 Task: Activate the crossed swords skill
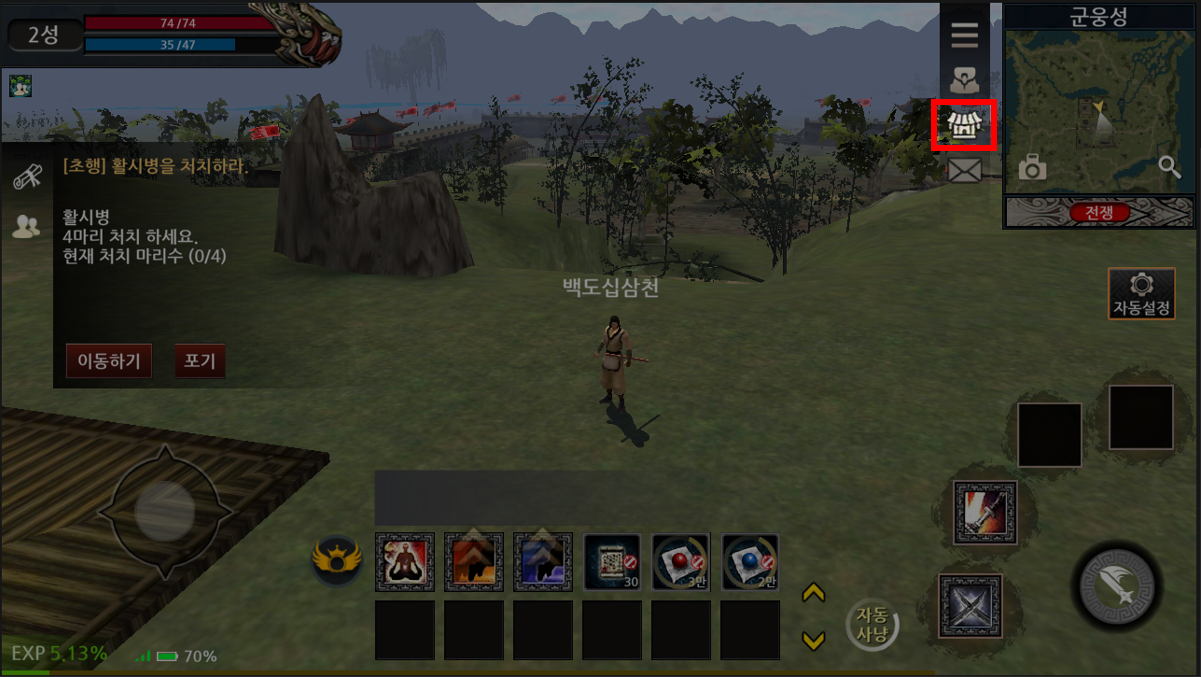point(970,606)
